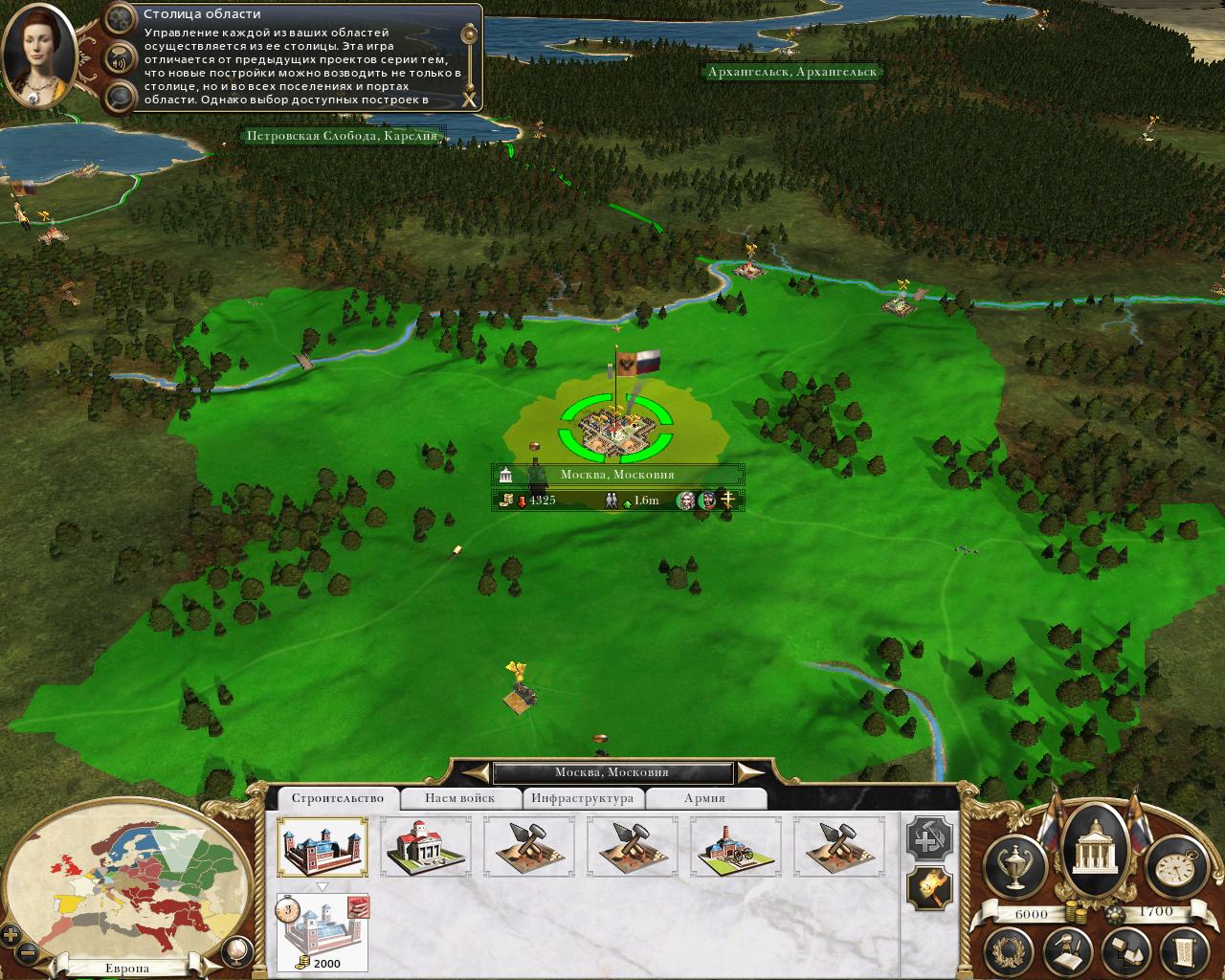The height and width of the screenshot is (980, 1225).
Task: Show the Армия tab
Action: (x=704, y=798)
